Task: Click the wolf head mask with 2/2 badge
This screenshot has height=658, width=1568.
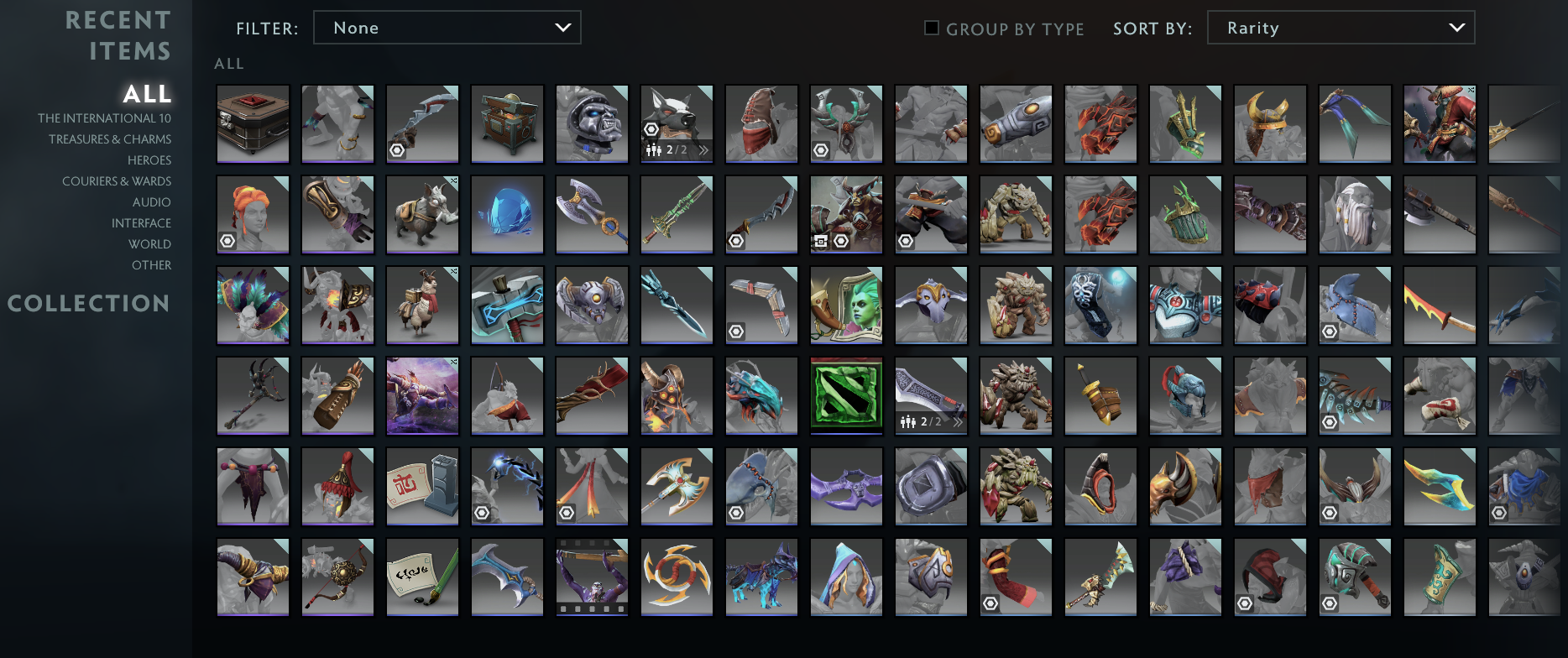Action: 677,123
